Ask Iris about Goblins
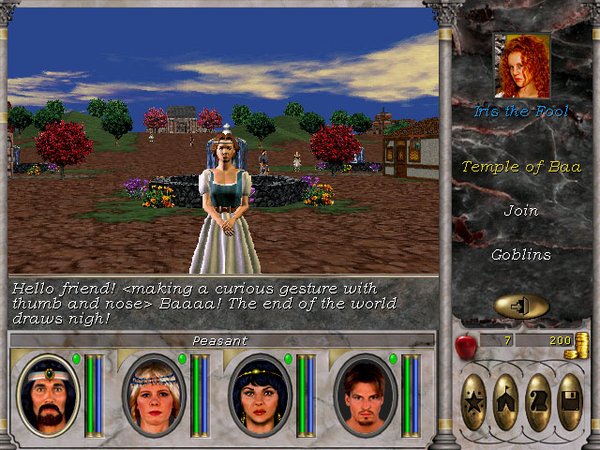 click(x=520, y=255)
